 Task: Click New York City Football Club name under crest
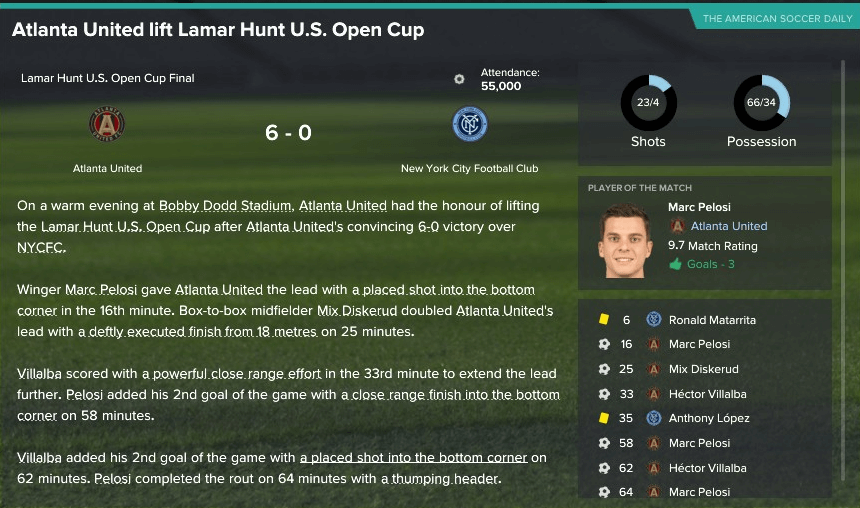[x=469, y=169]
